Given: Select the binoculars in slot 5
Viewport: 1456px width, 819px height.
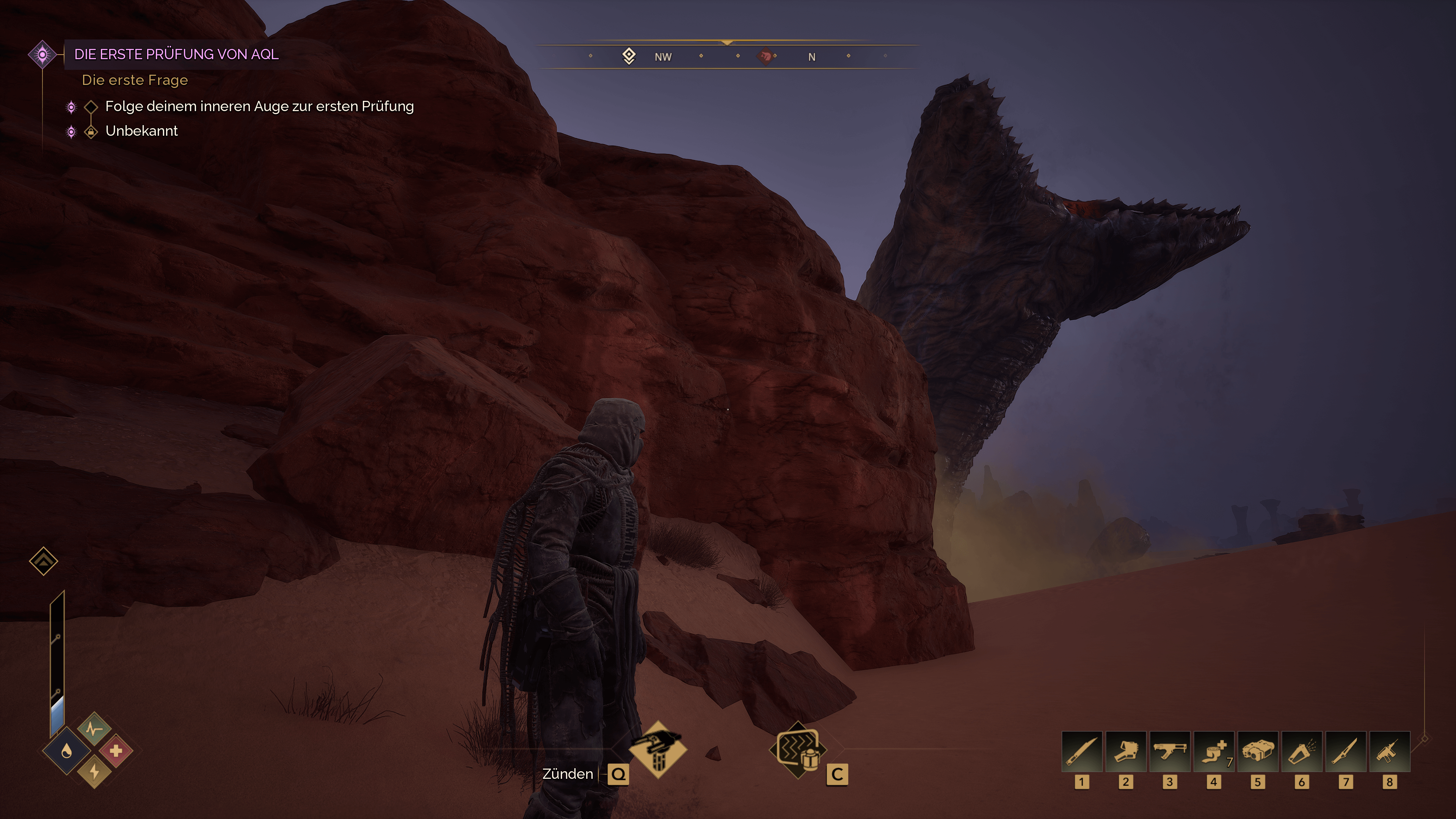Looking at the screenshot, I should [1258, 752].
